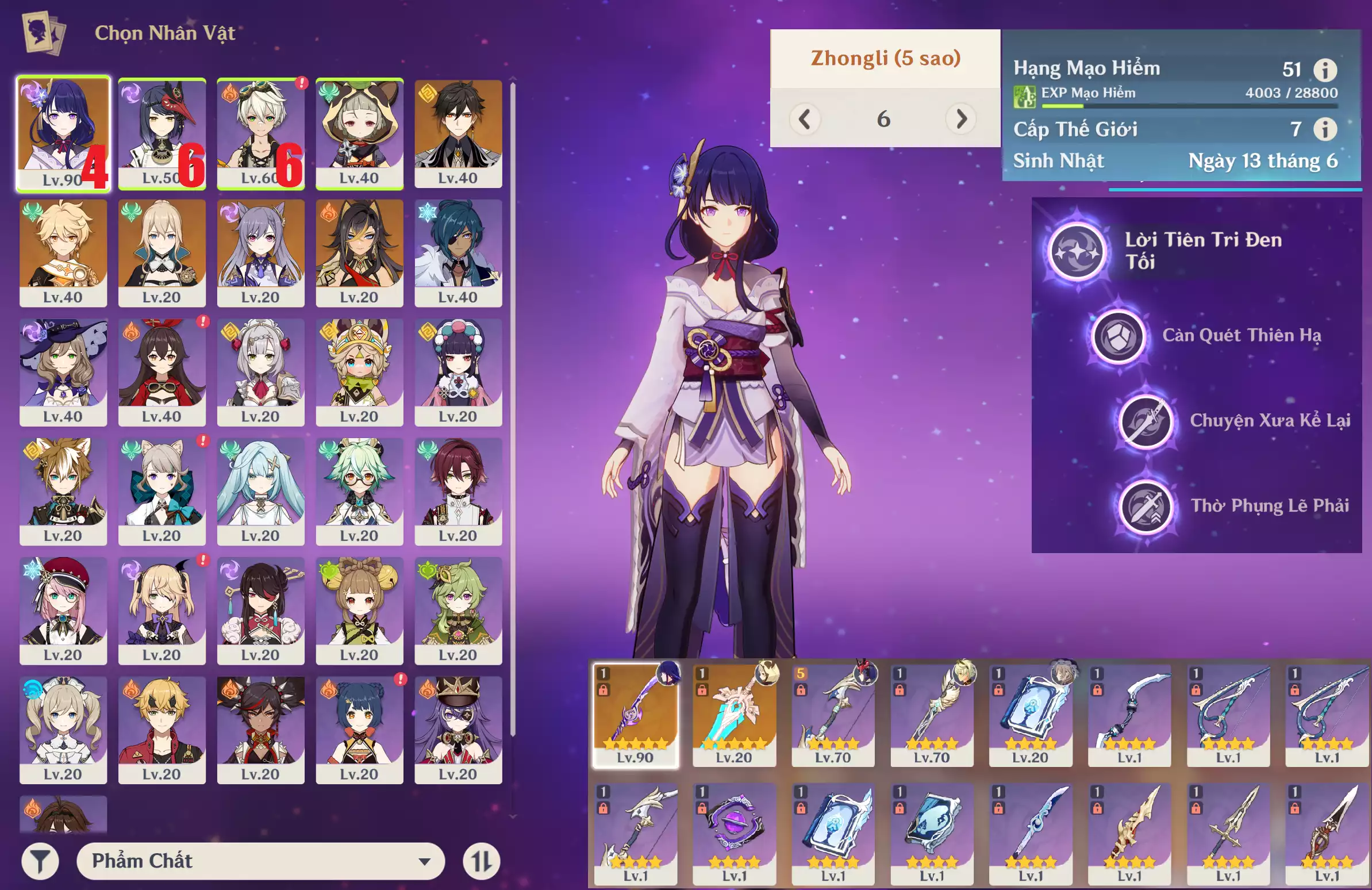This screenshot has width=1372, height=890.
Task: View the Lời Tiên Tri Đen Tối talent
Action: (1076, 251)
